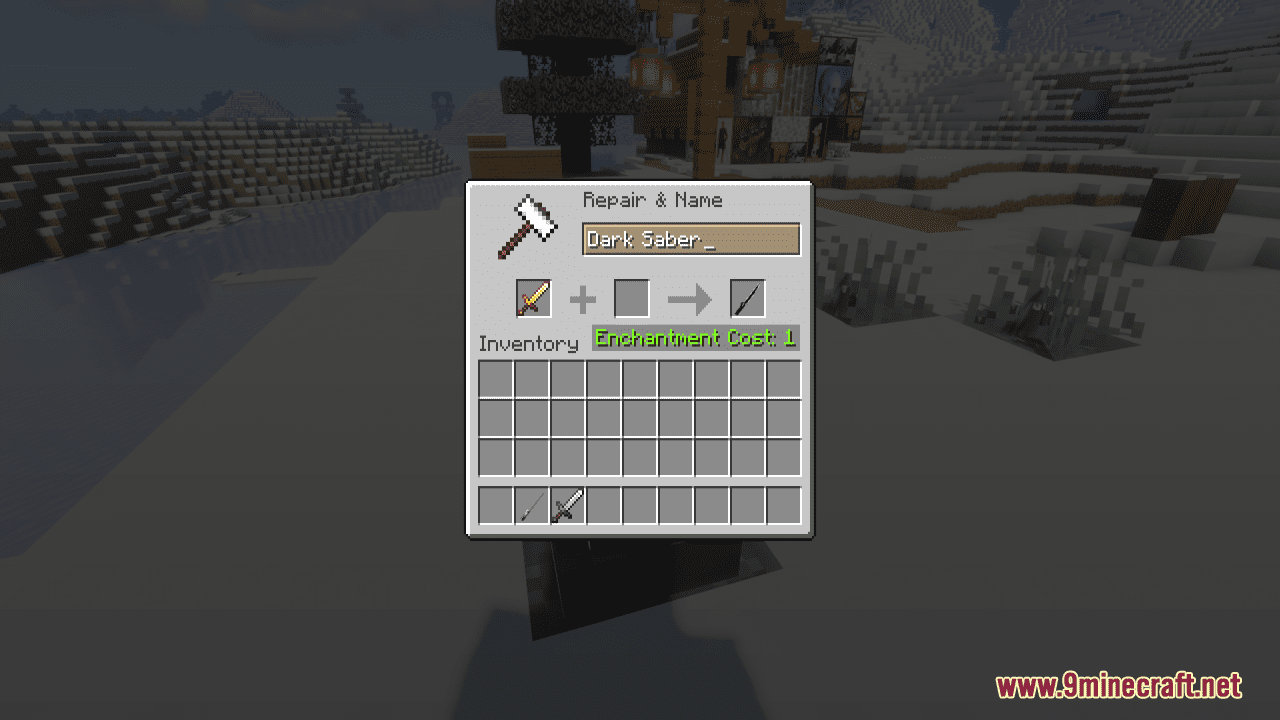Screen dimensions: 1280x720
Task: Click the arrow pointing to the result slot
Action: 687,298
